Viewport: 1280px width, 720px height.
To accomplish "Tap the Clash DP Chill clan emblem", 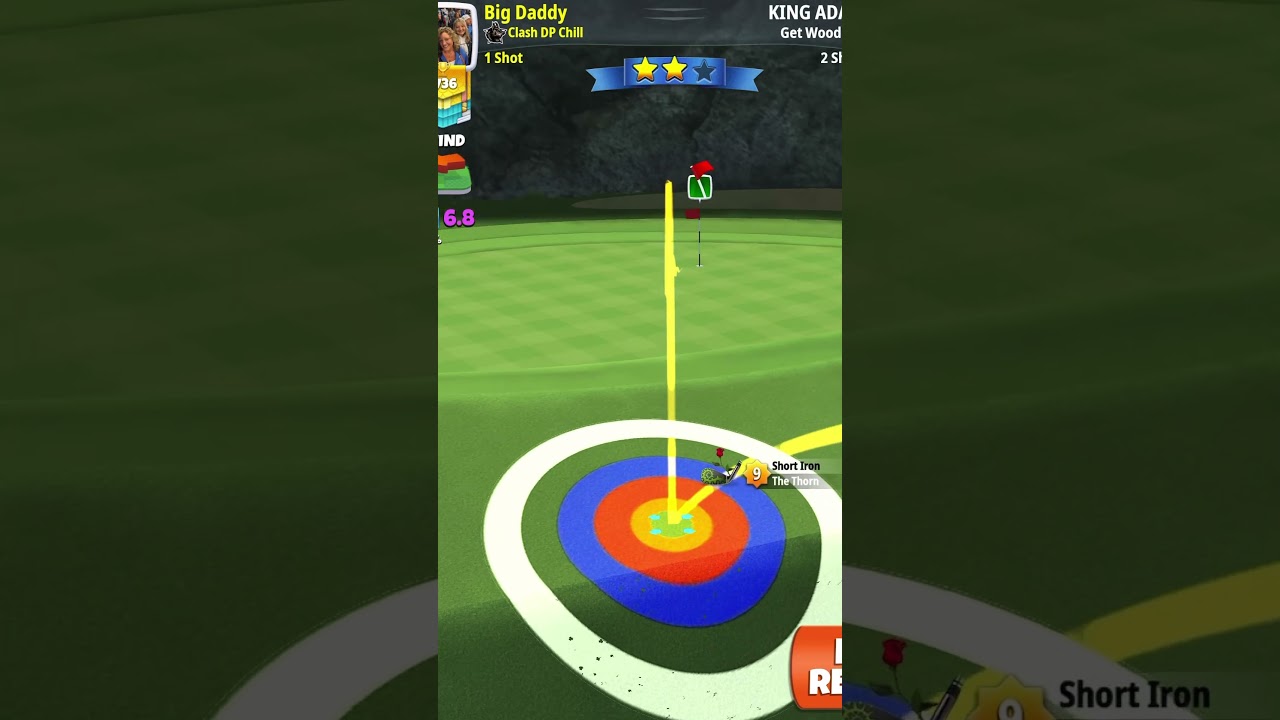I will (495, 34).
